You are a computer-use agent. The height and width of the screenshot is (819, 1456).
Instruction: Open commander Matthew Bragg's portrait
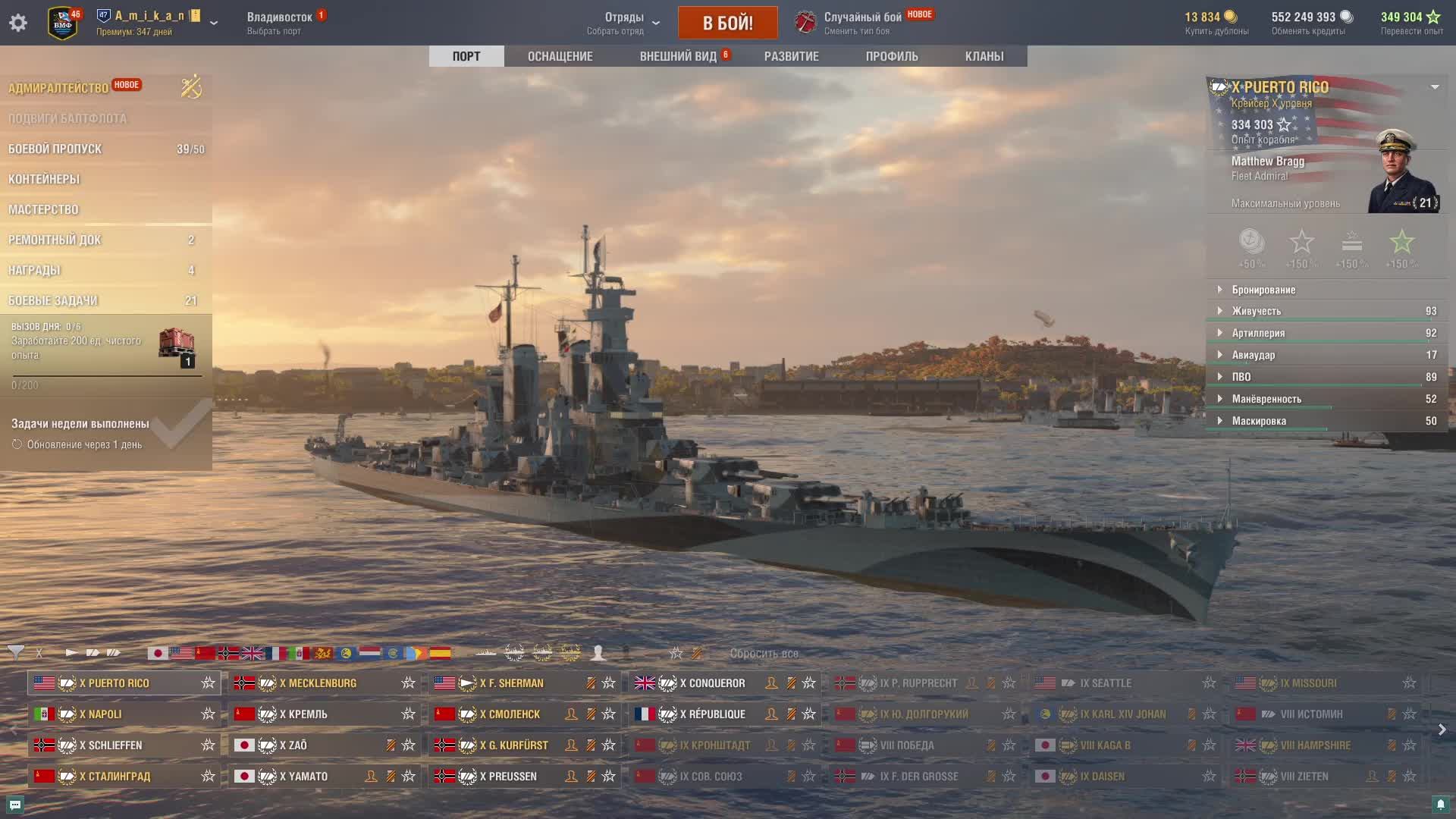(x=1401, y=174)
